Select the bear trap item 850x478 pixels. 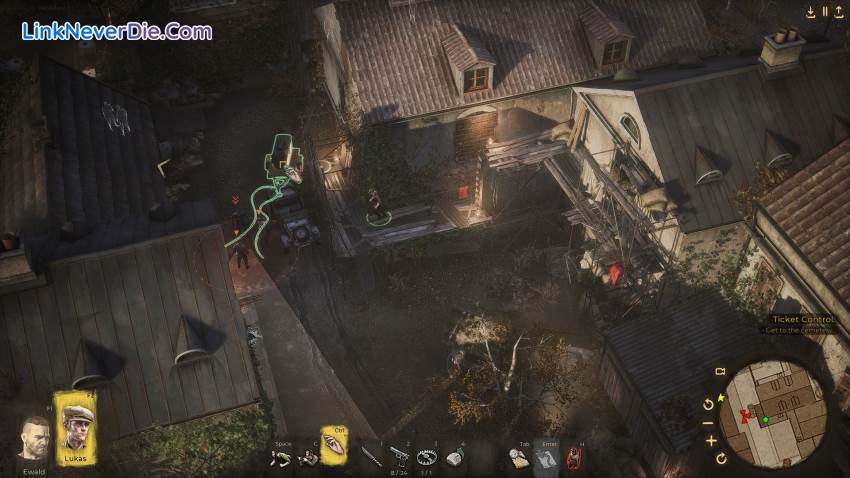coord(428,456)
